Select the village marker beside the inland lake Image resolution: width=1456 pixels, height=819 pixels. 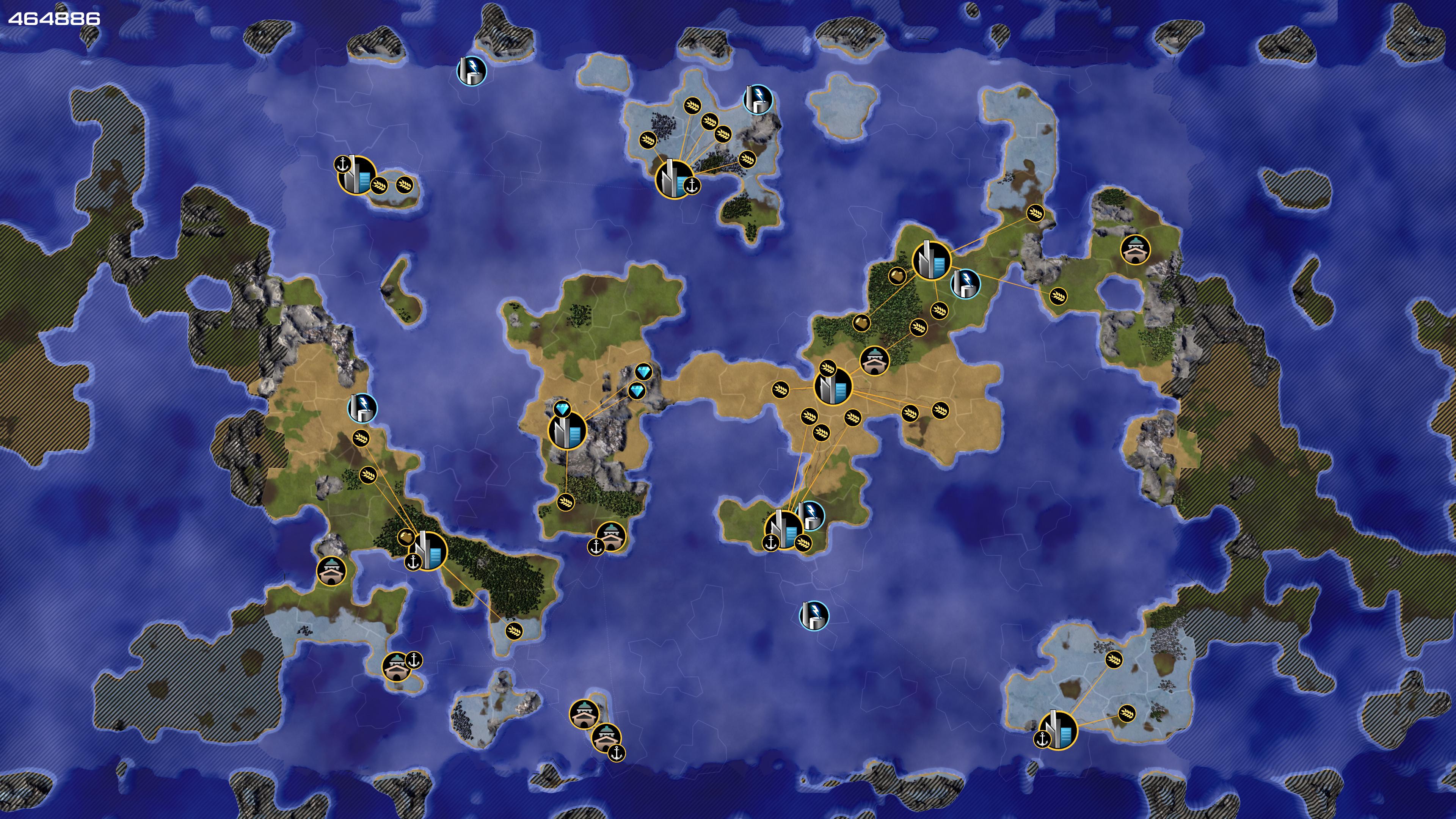(x=1135, y=249)
